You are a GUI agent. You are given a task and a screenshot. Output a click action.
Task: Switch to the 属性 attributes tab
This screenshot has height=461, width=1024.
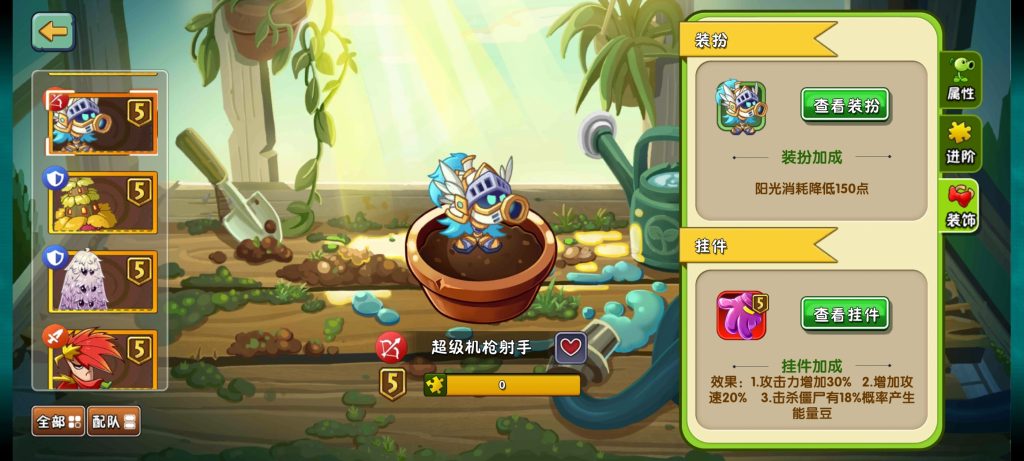(961, 80)
